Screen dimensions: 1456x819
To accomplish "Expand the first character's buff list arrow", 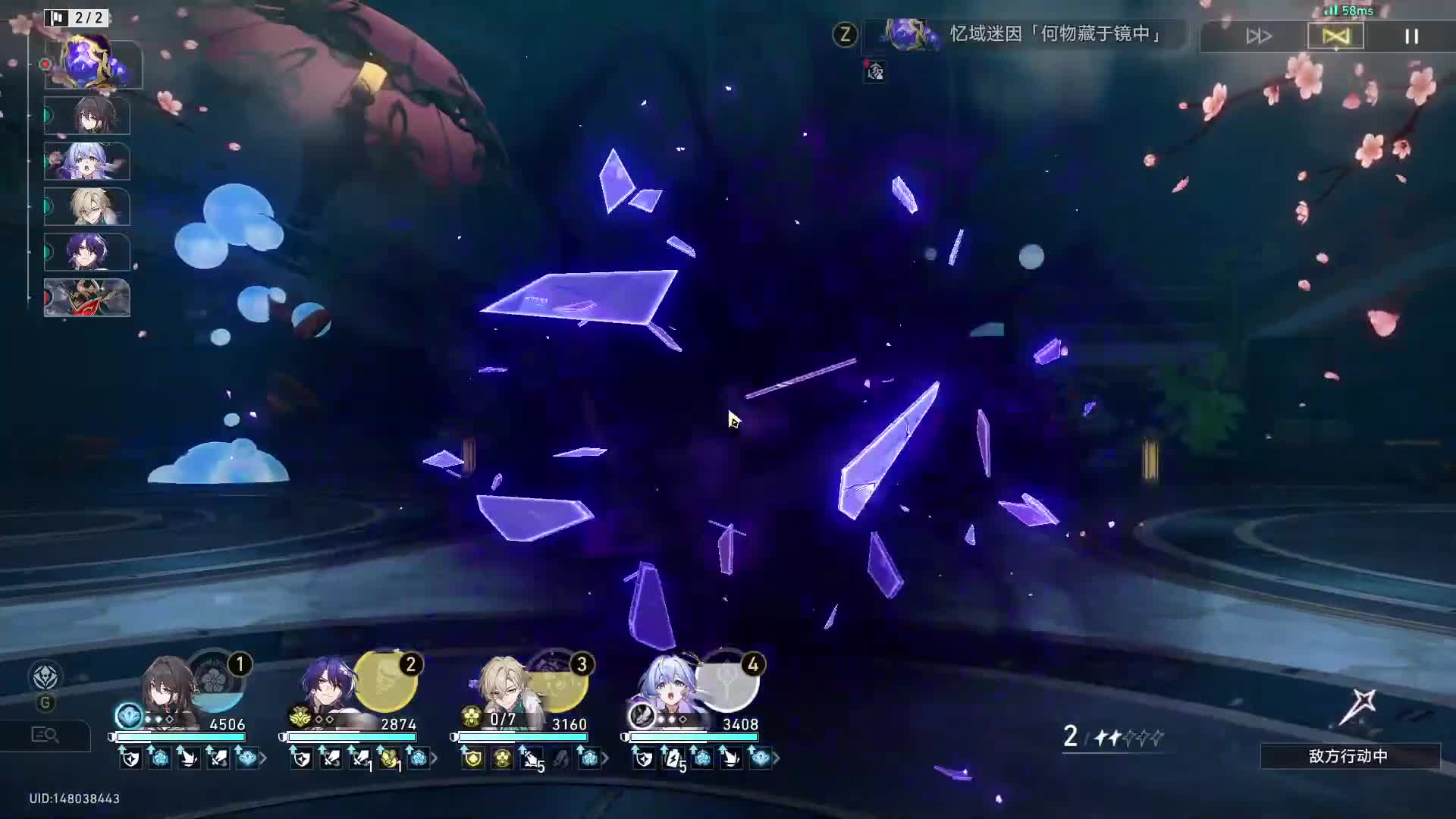I will (x=262, y=758).
